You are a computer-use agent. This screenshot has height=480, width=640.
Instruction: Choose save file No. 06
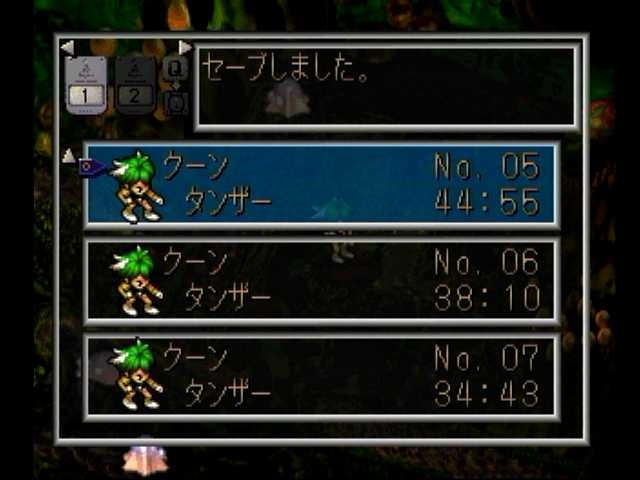[x=322, y=280]
